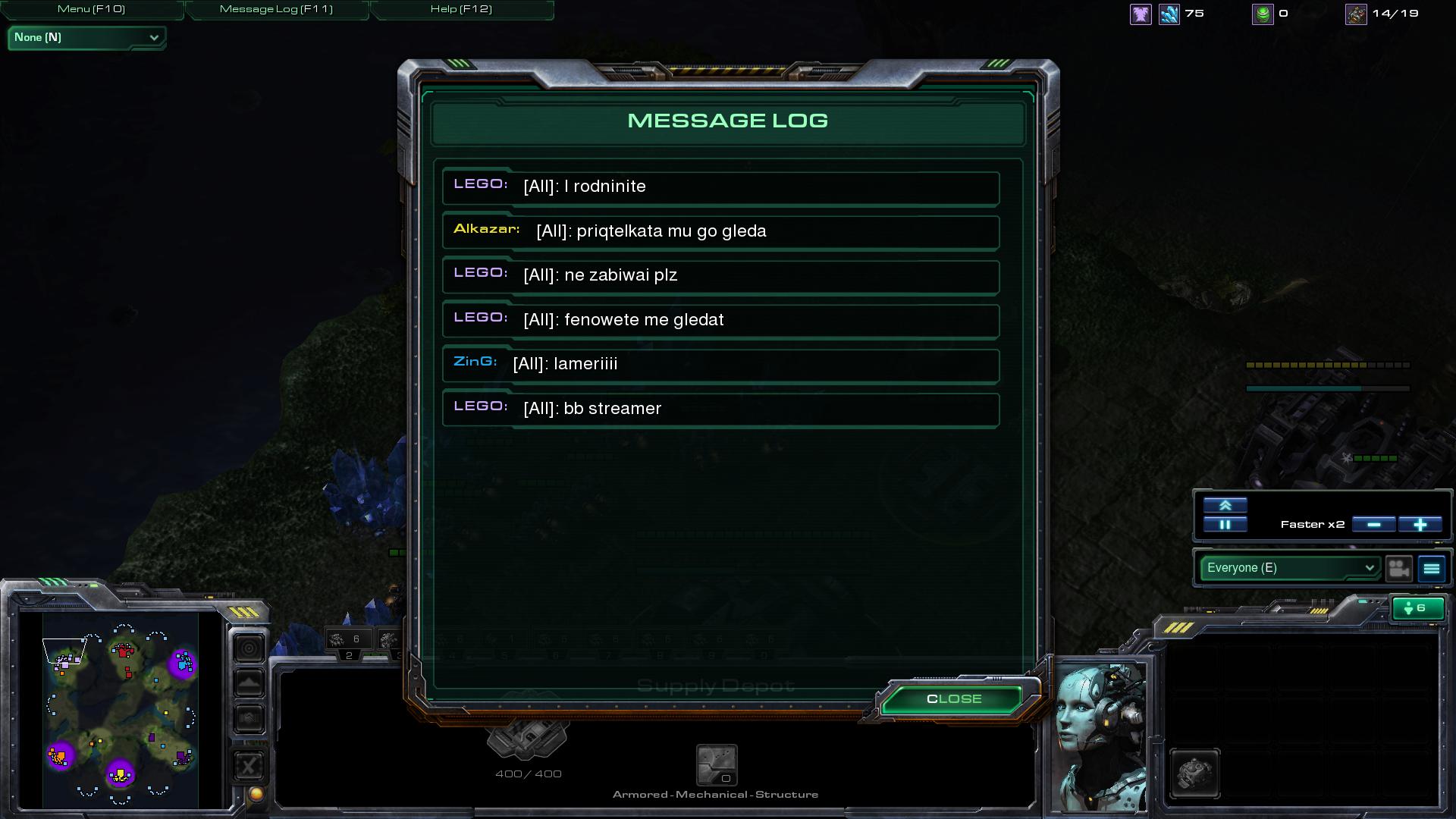Click the top circular minimap side button
The height and width of the screenshot is (819, 1456).
[249, 648]
